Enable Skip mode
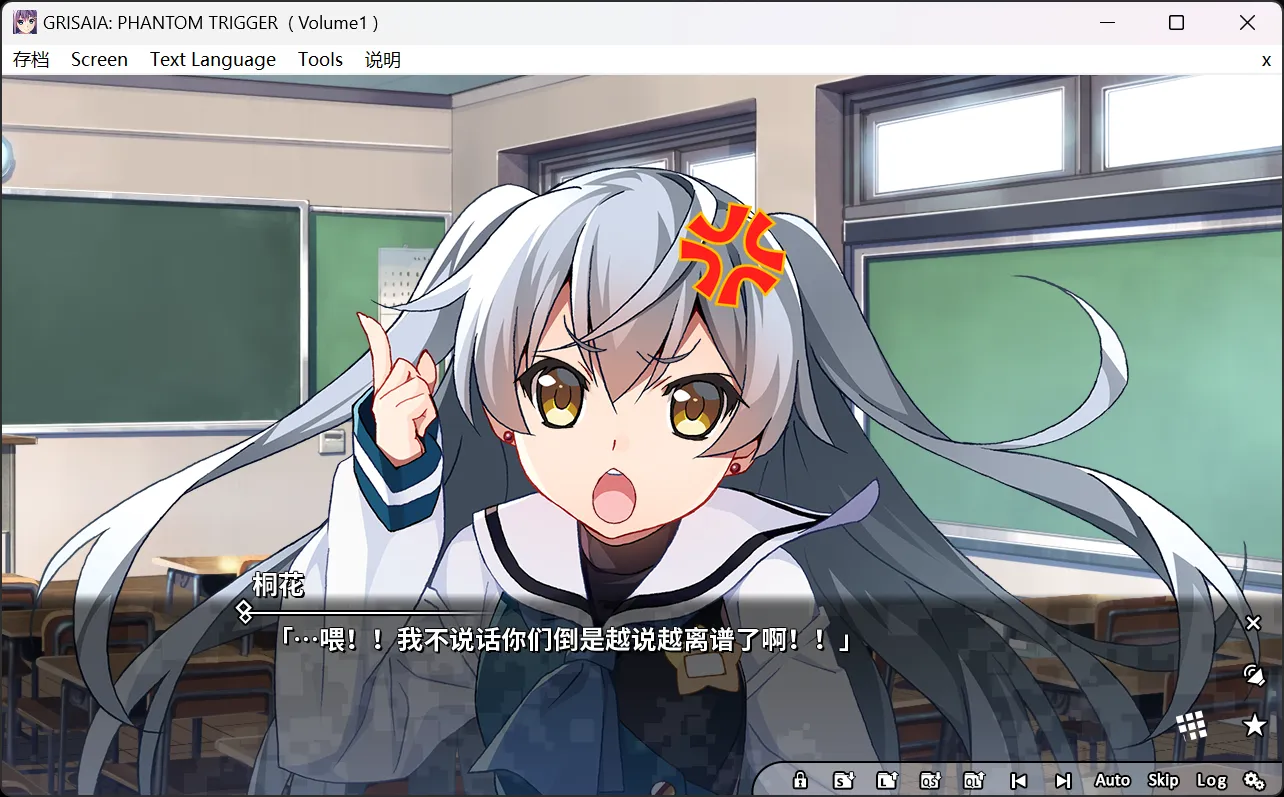This screenshot has width=1284, height=797. coord(1162,780)
